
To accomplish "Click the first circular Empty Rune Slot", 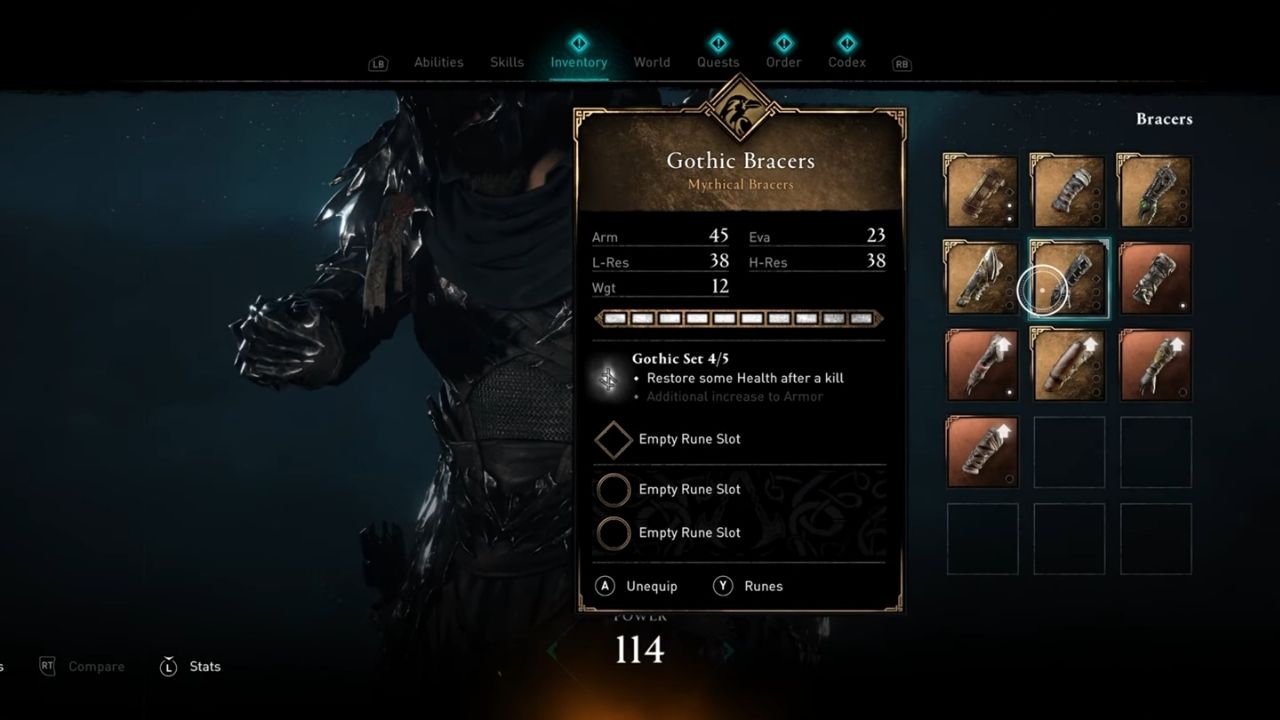I will pos(614,489).
